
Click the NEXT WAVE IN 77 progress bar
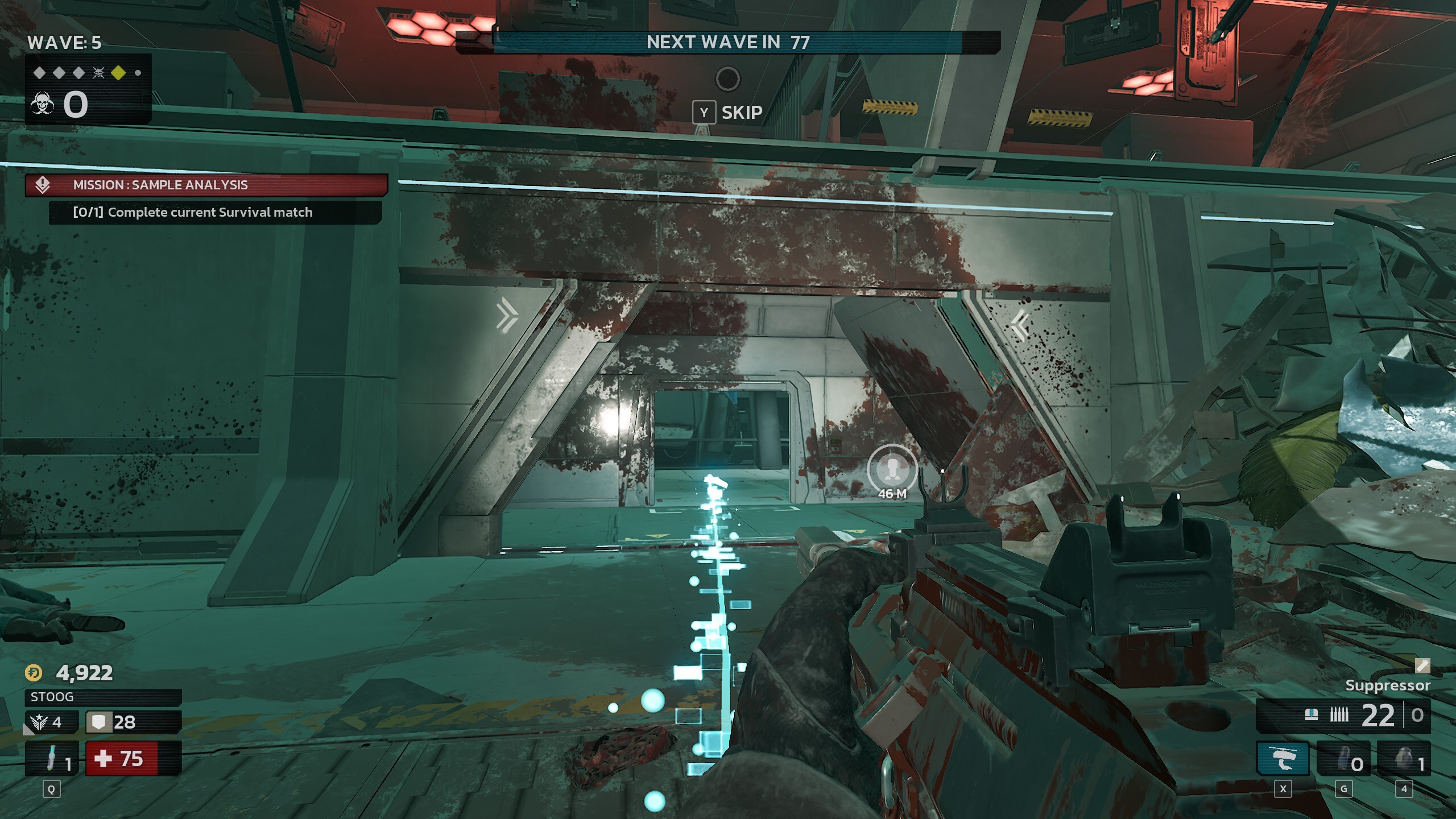pos(728,40)
